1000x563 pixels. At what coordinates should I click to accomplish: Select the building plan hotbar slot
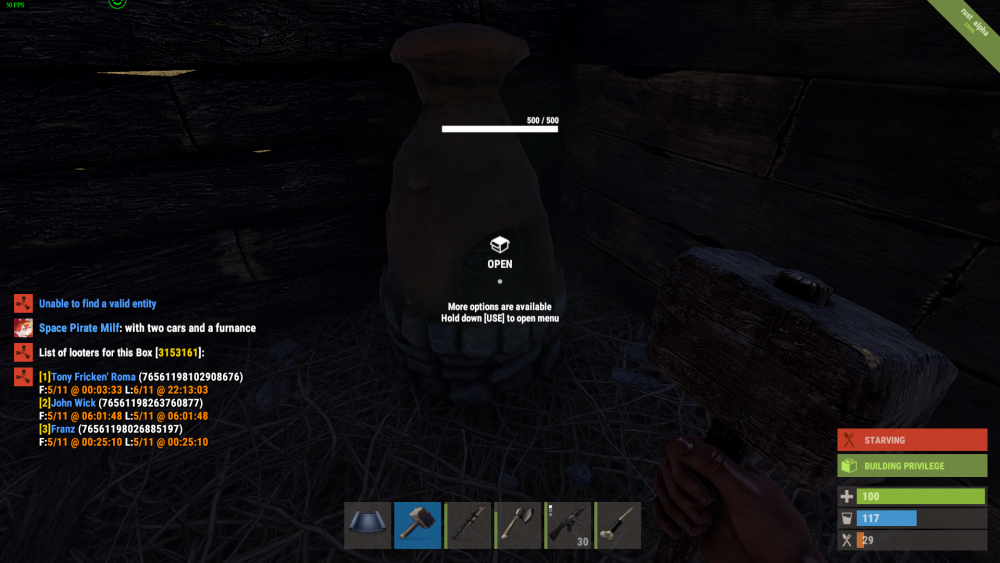click(x=367, y=525)
